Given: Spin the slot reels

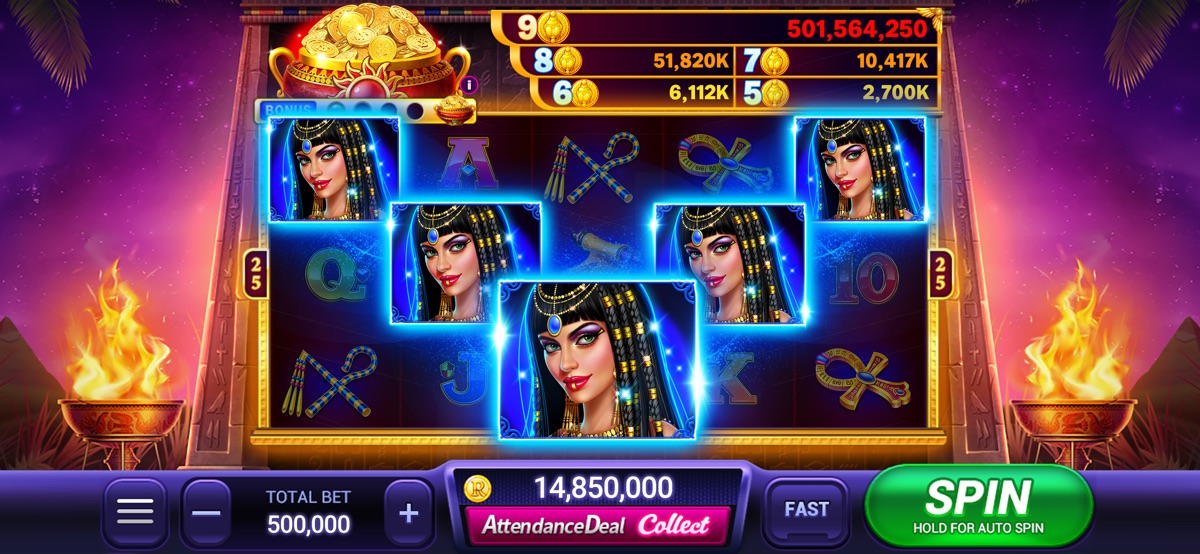Looking at the screenshot, I should coord(977,505).
